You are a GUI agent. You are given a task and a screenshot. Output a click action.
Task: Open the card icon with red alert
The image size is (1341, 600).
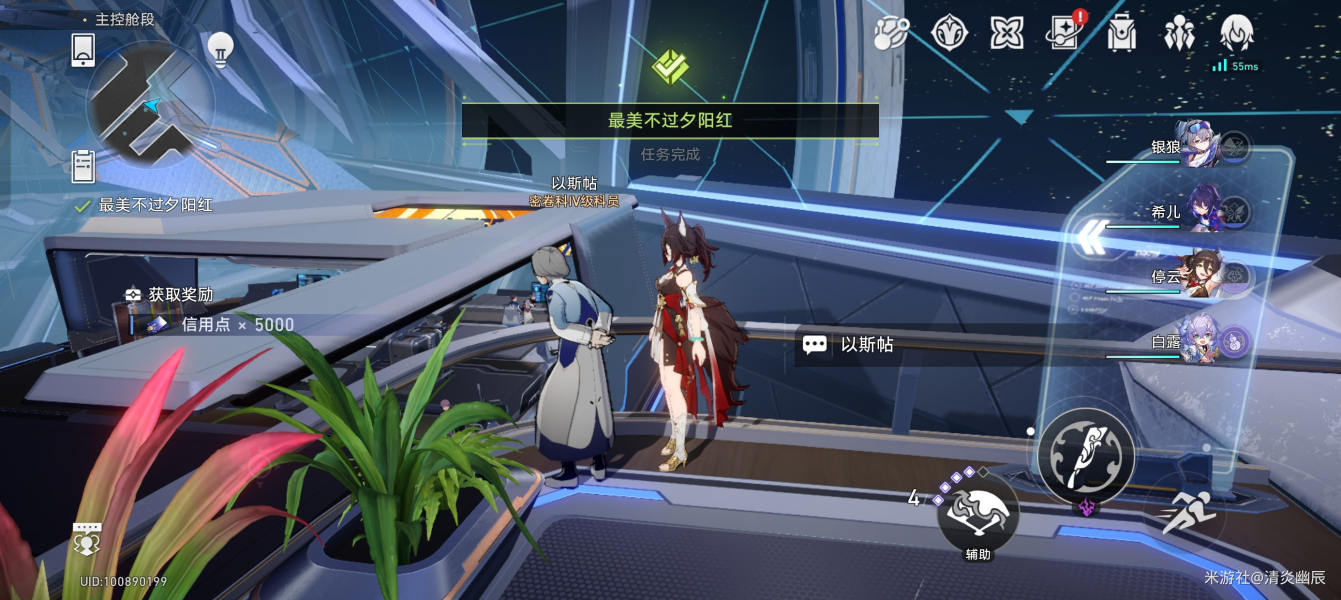coord(1064,33)
